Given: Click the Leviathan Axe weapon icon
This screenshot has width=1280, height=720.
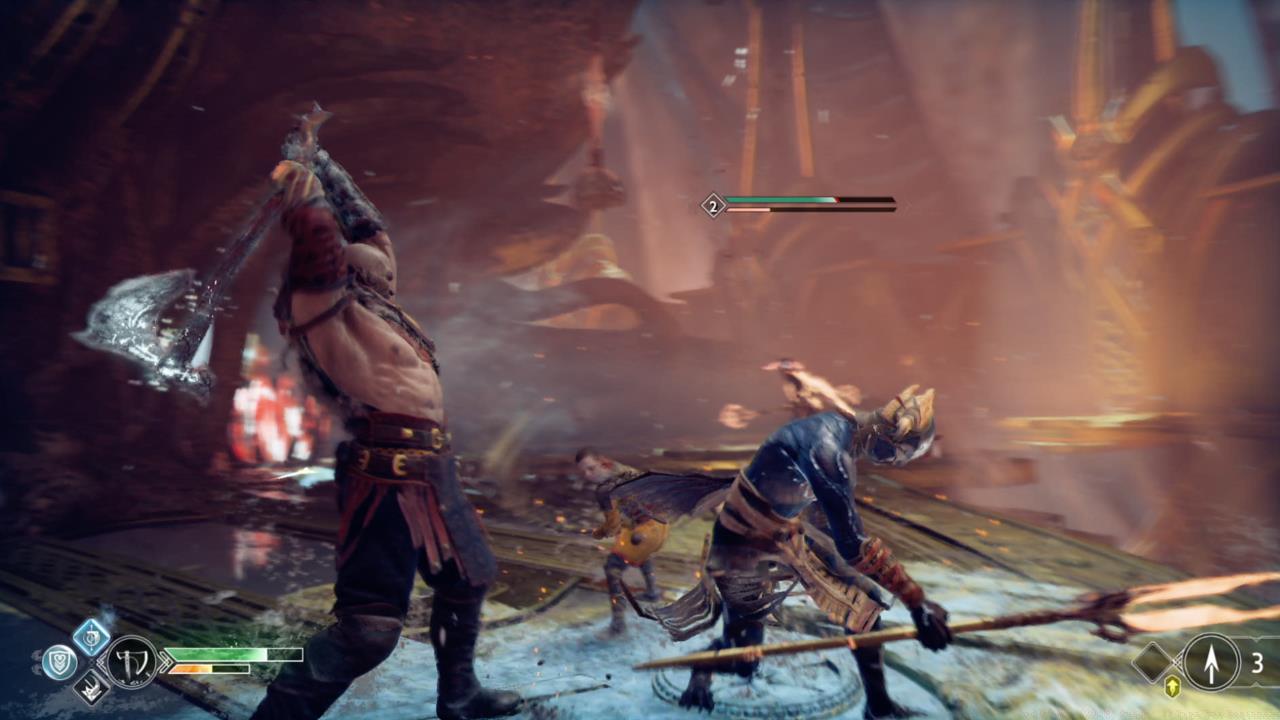Looking at the screenshot, I should point(130,662).
